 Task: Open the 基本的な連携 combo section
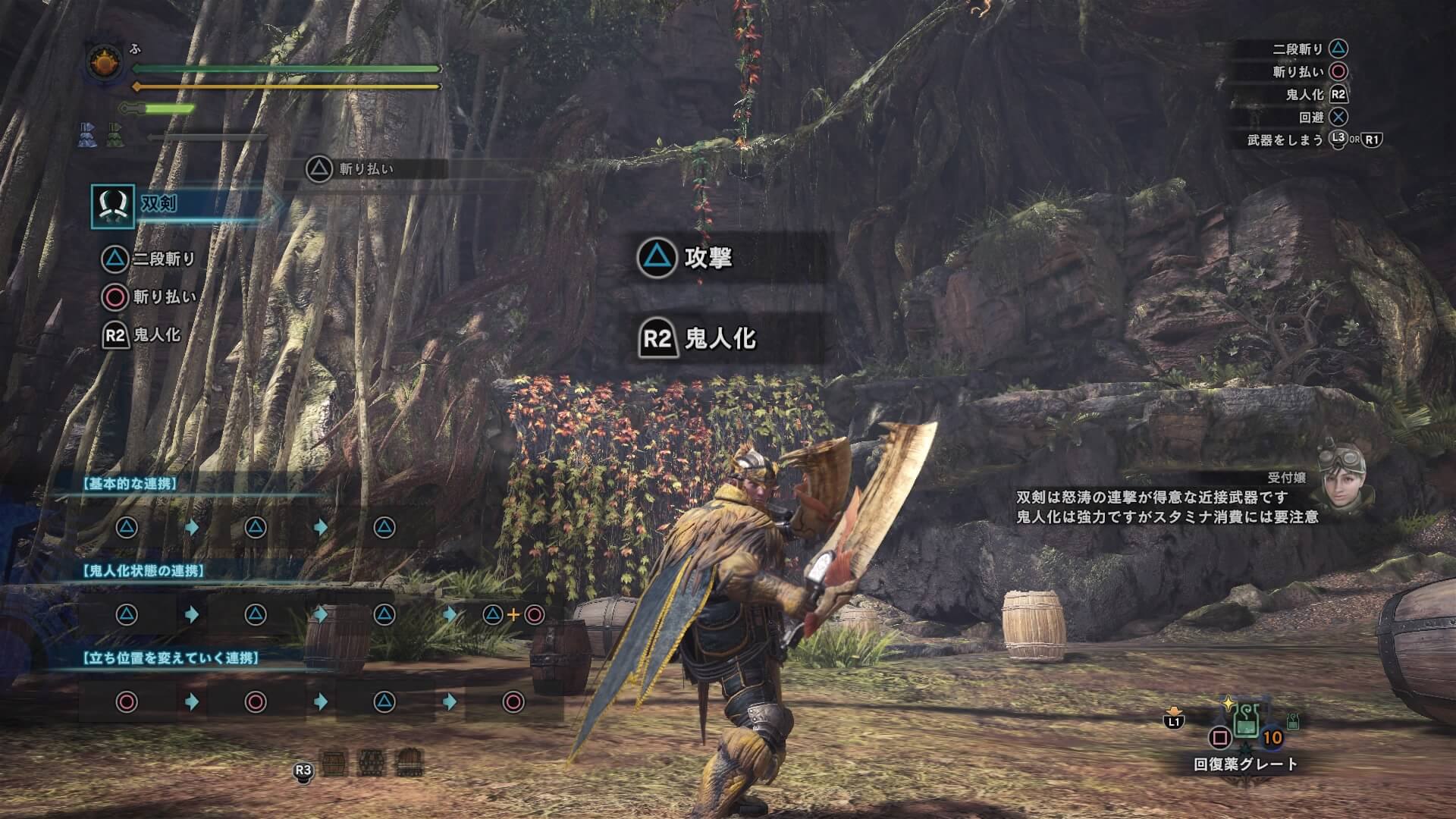(132, 484)
